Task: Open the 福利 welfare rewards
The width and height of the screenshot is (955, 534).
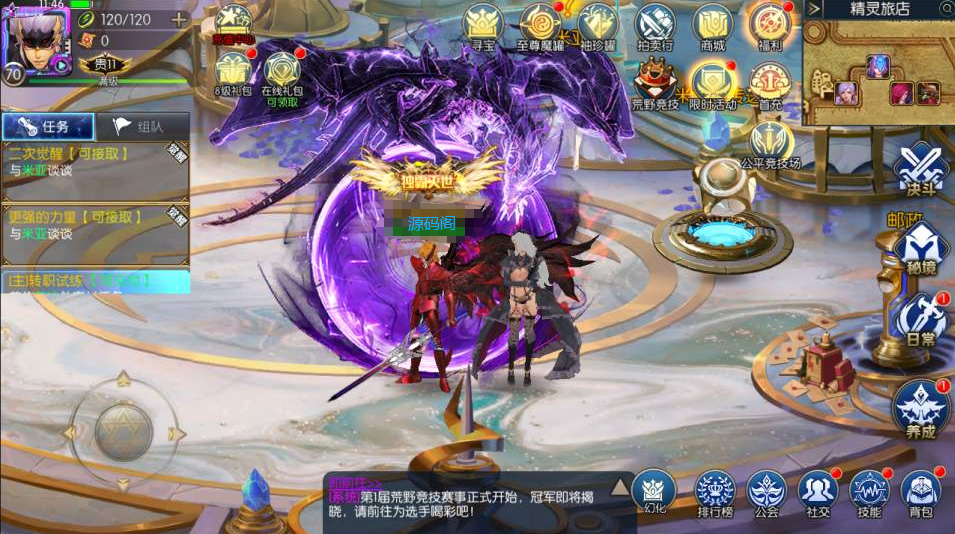Action: (770, 25)
